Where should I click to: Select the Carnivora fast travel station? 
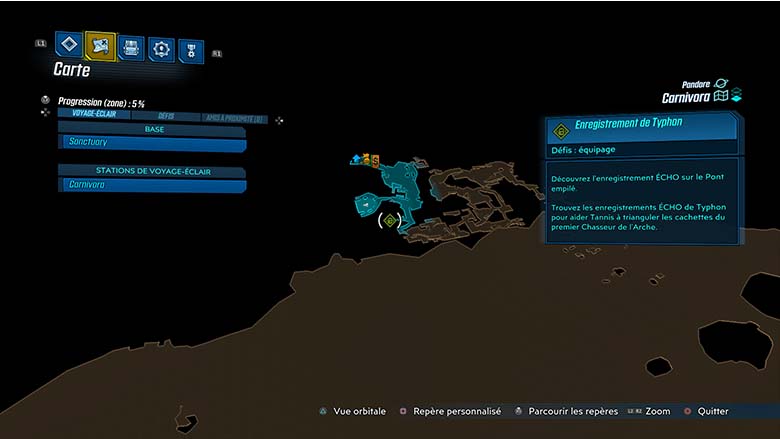click(152, 185)
